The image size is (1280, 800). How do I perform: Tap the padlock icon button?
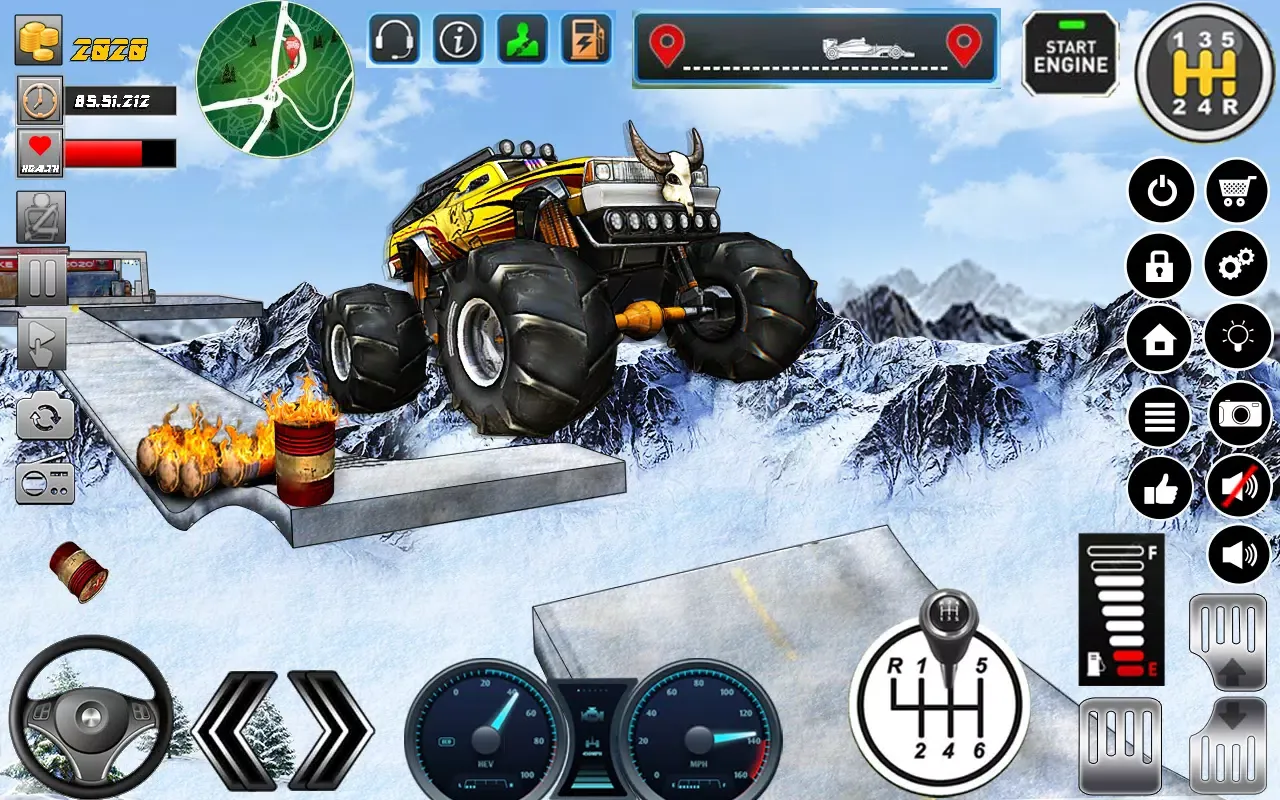pos(1159,266)
